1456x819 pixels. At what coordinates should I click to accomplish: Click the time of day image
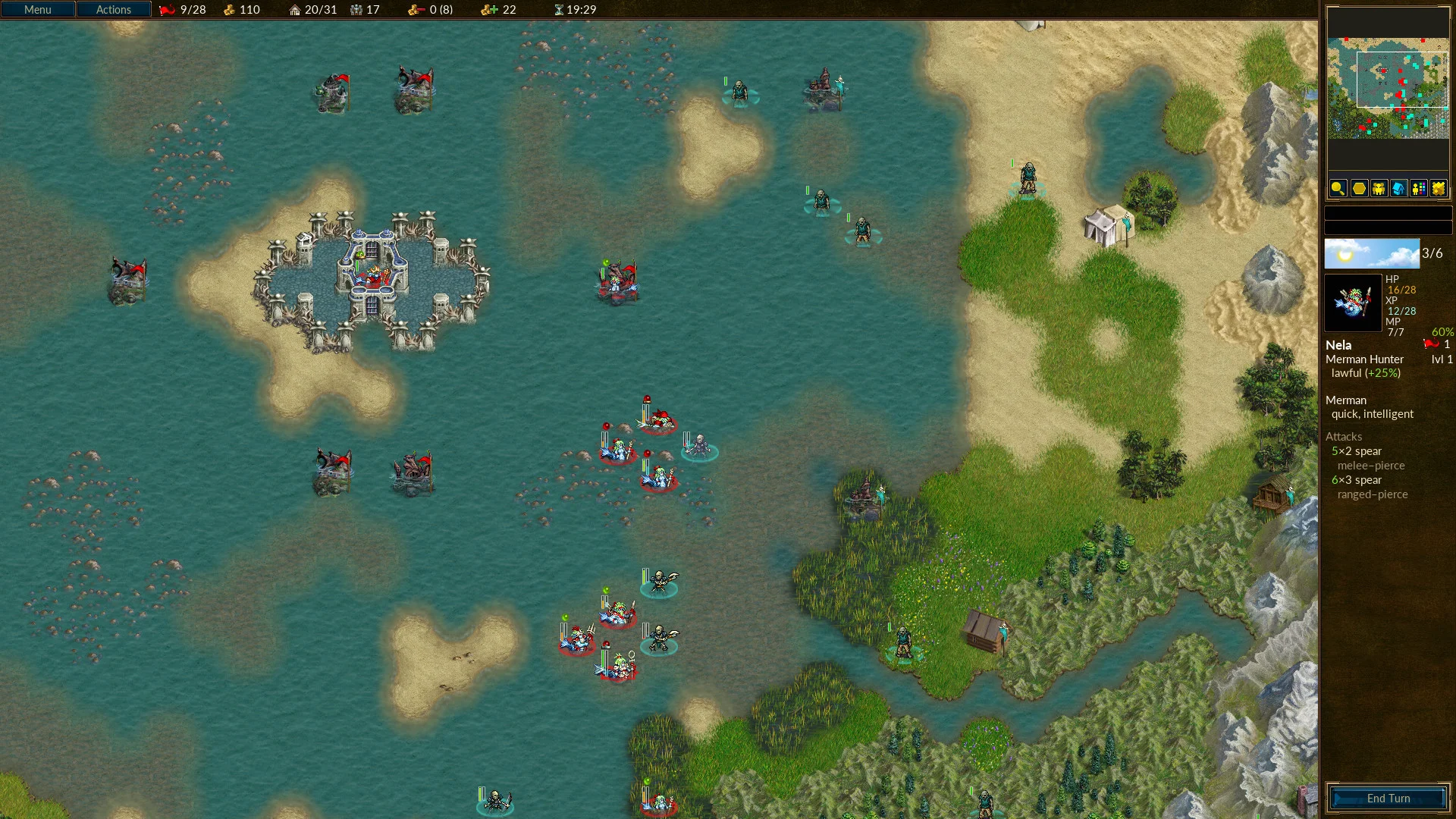coord(1371,254)
